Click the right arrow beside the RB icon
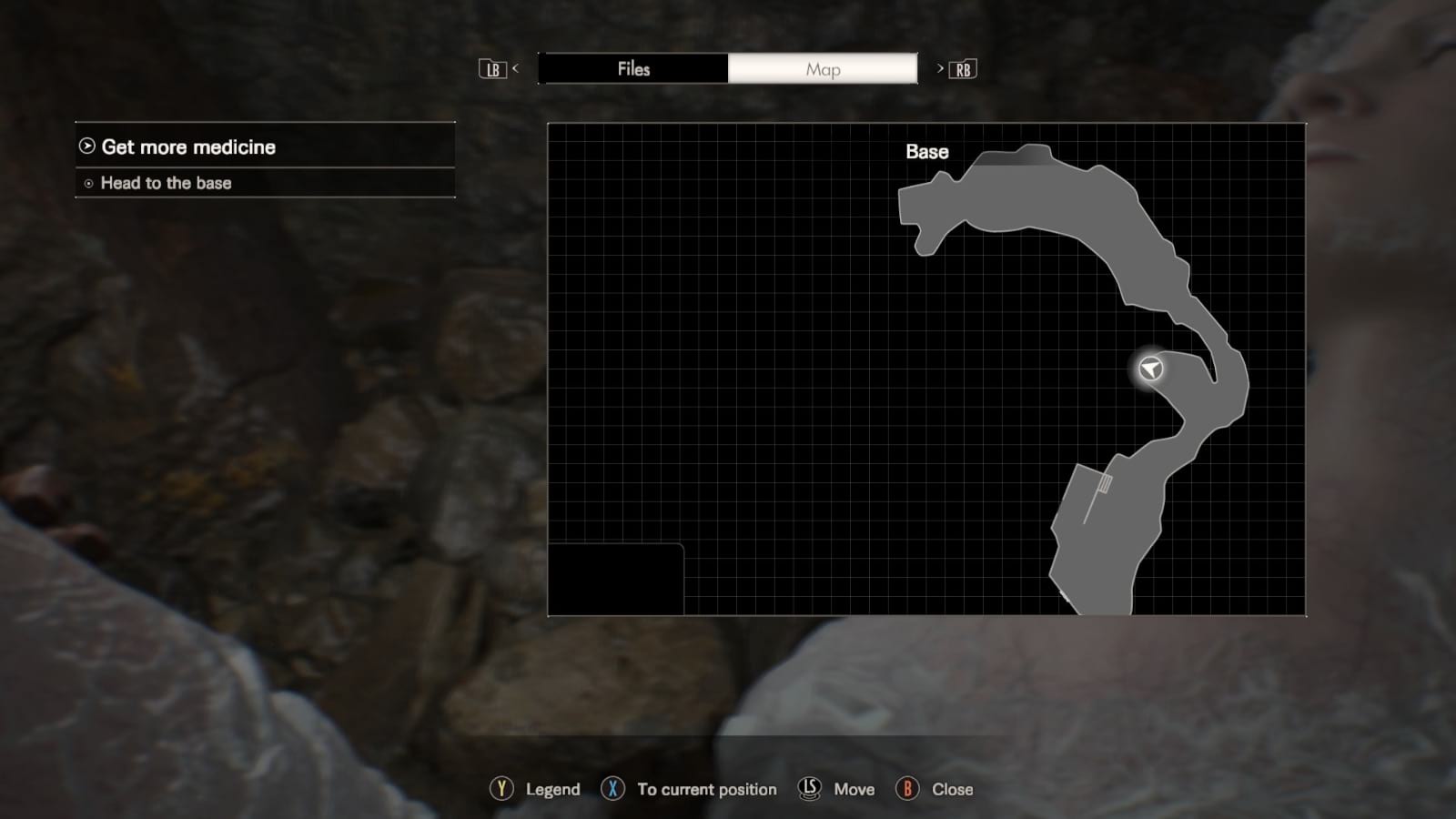Screen dimensions: 1456x819 click(941, 69)
